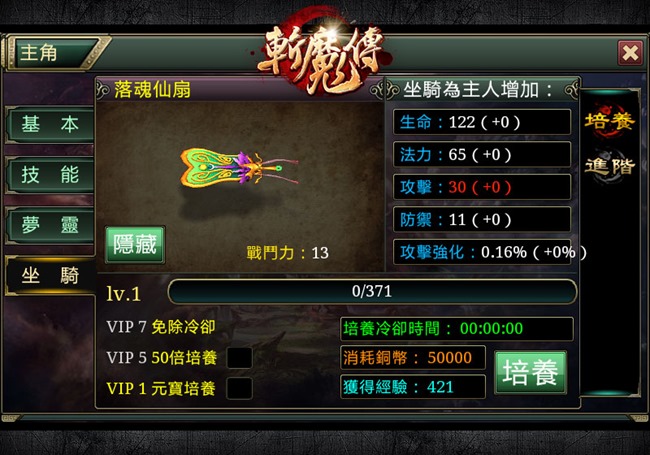Select the 培養 section on the right side
Screen dimensions: 650x455
pyautogui.click(x=609, y=121)
